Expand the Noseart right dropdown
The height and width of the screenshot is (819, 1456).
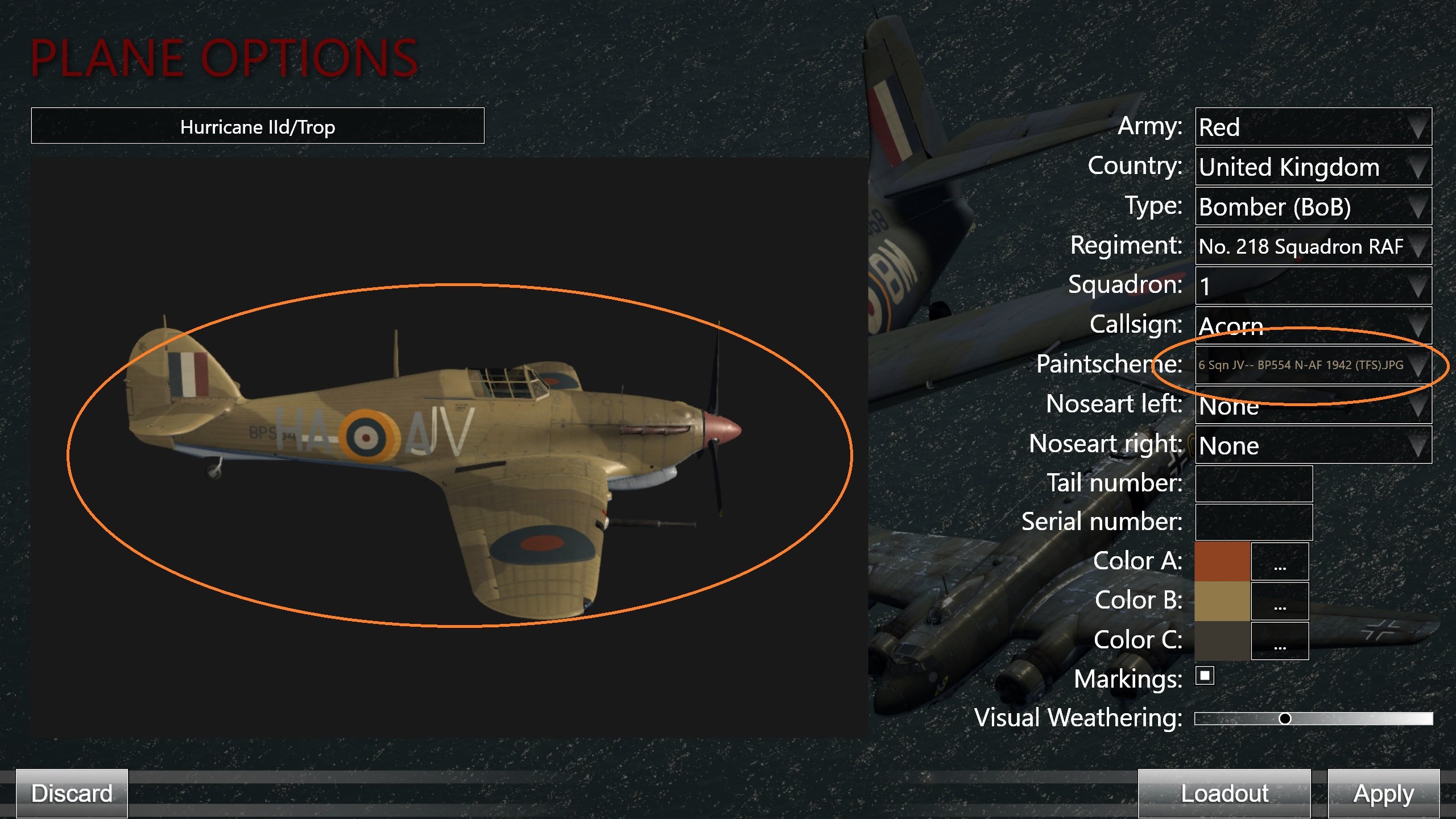point(1313,445)
